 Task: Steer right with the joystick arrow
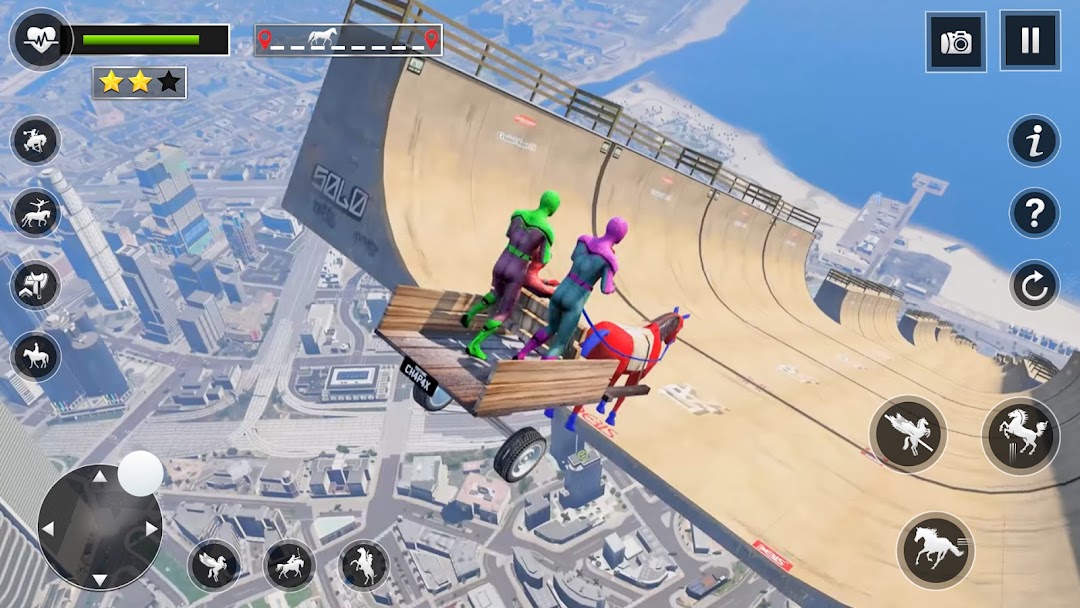point(151,528)
